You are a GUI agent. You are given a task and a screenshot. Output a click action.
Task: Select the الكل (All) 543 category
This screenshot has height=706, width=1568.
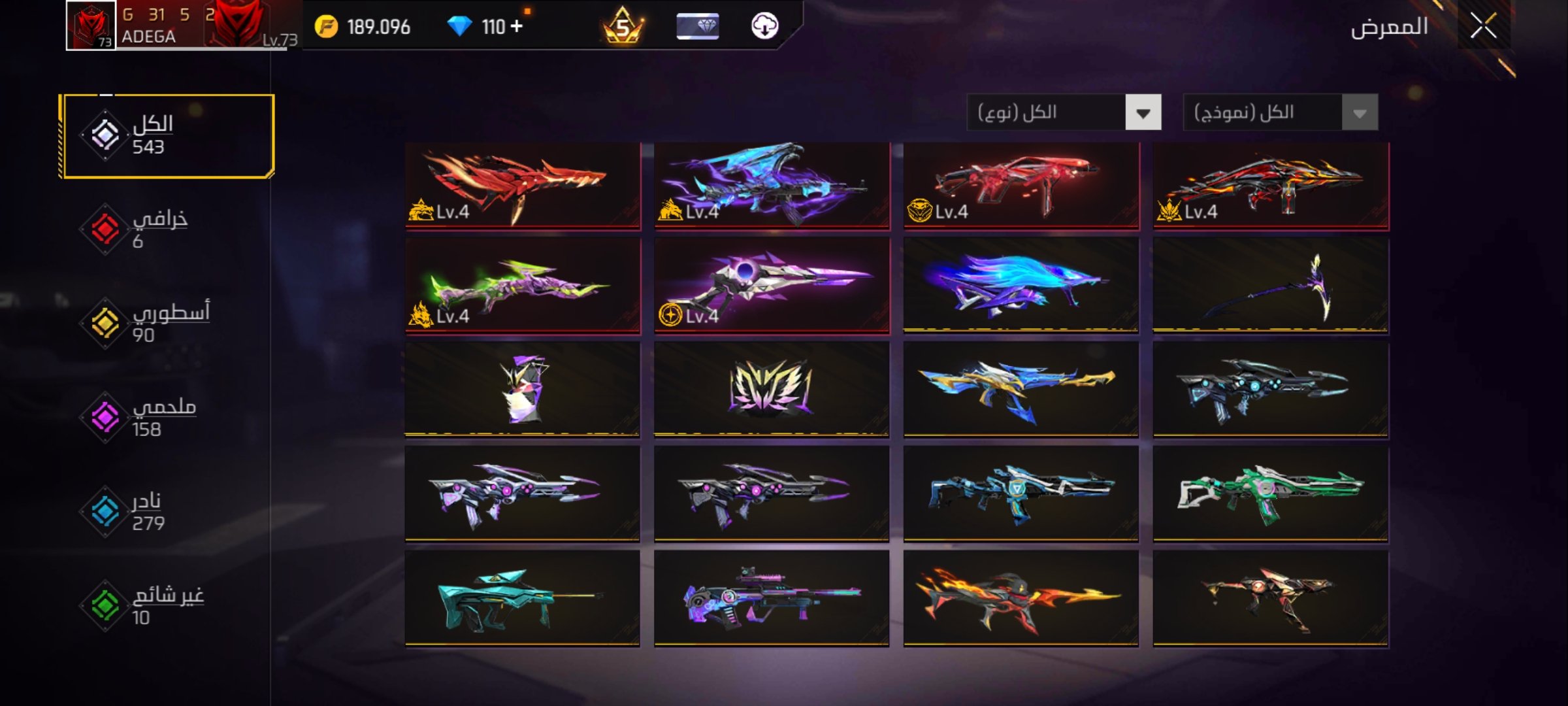[167, 135]
